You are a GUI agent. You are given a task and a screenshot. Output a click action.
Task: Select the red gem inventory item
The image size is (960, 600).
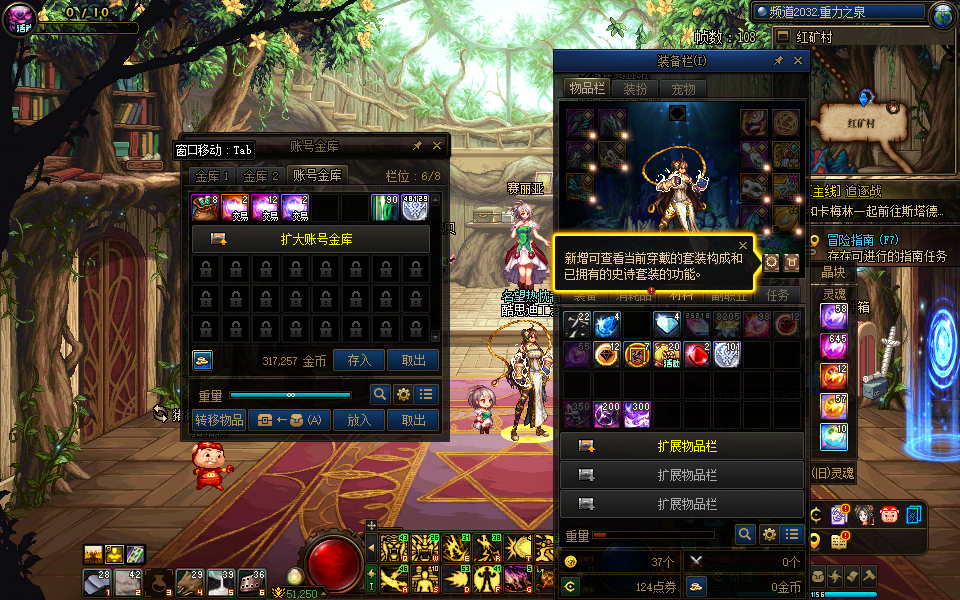pos(695,354)
